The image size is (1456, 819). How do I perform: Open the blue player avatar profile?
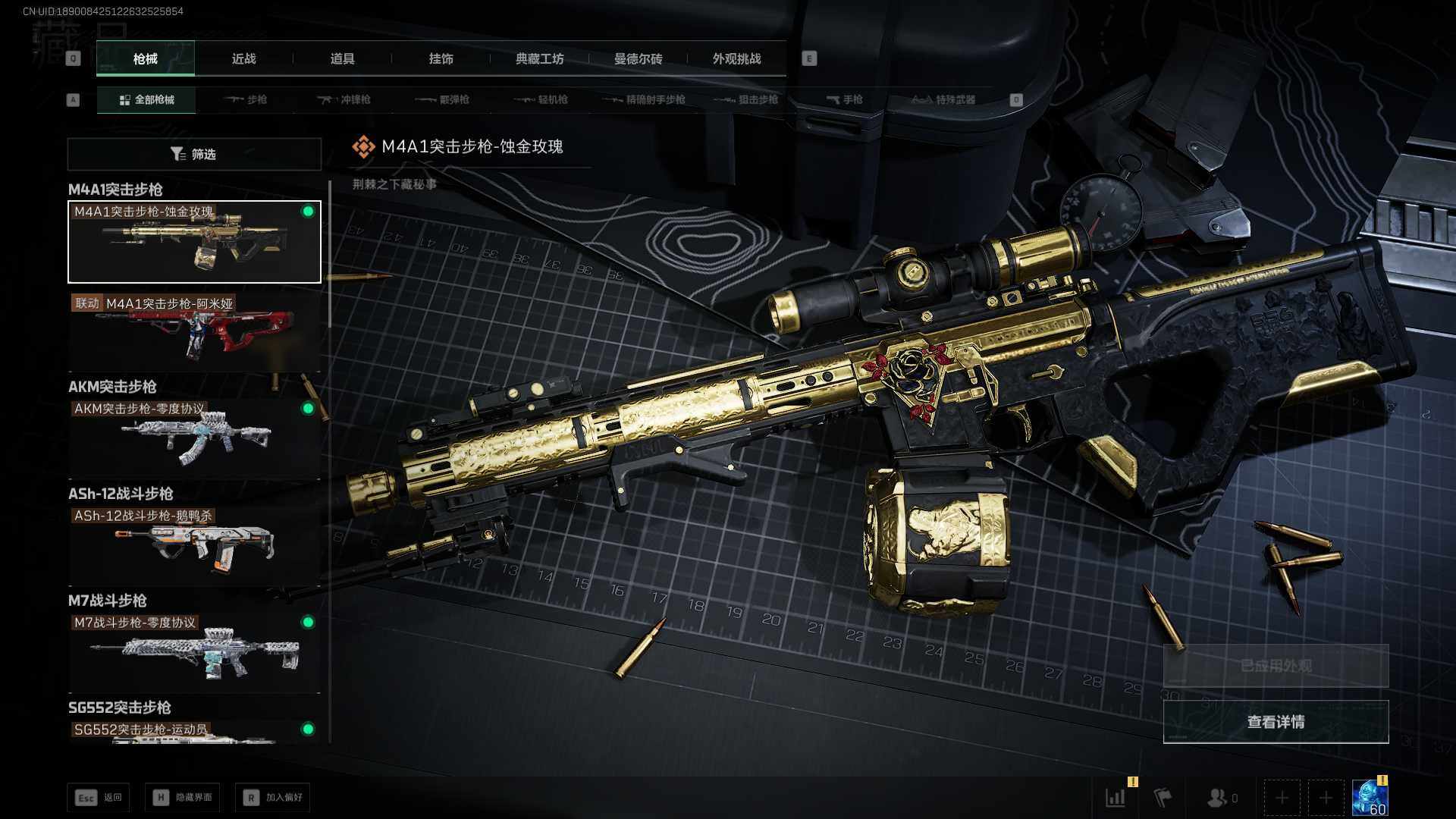click(1370, 798)
